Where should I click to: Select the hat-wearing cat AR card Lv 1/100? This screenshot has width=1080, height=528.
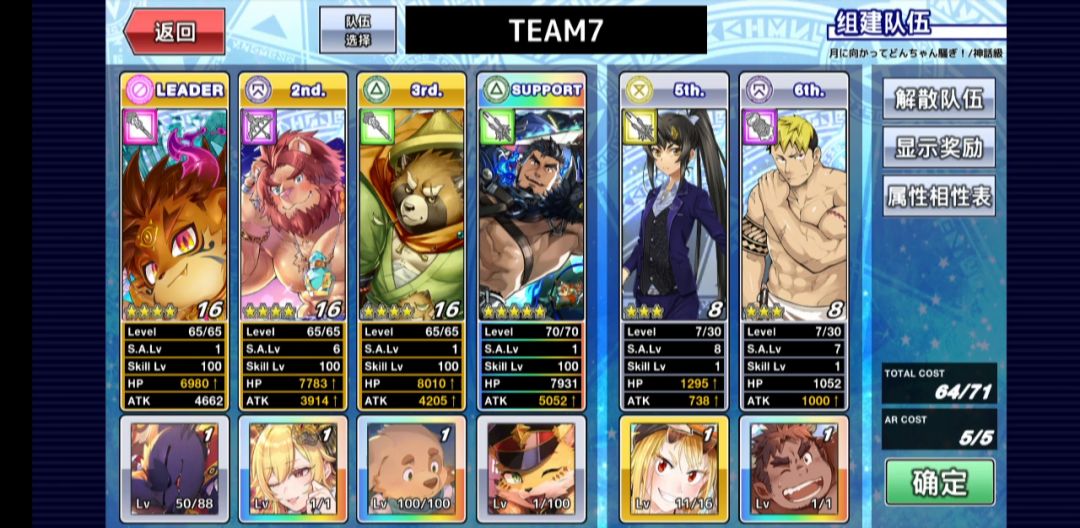tap(531, 468)
